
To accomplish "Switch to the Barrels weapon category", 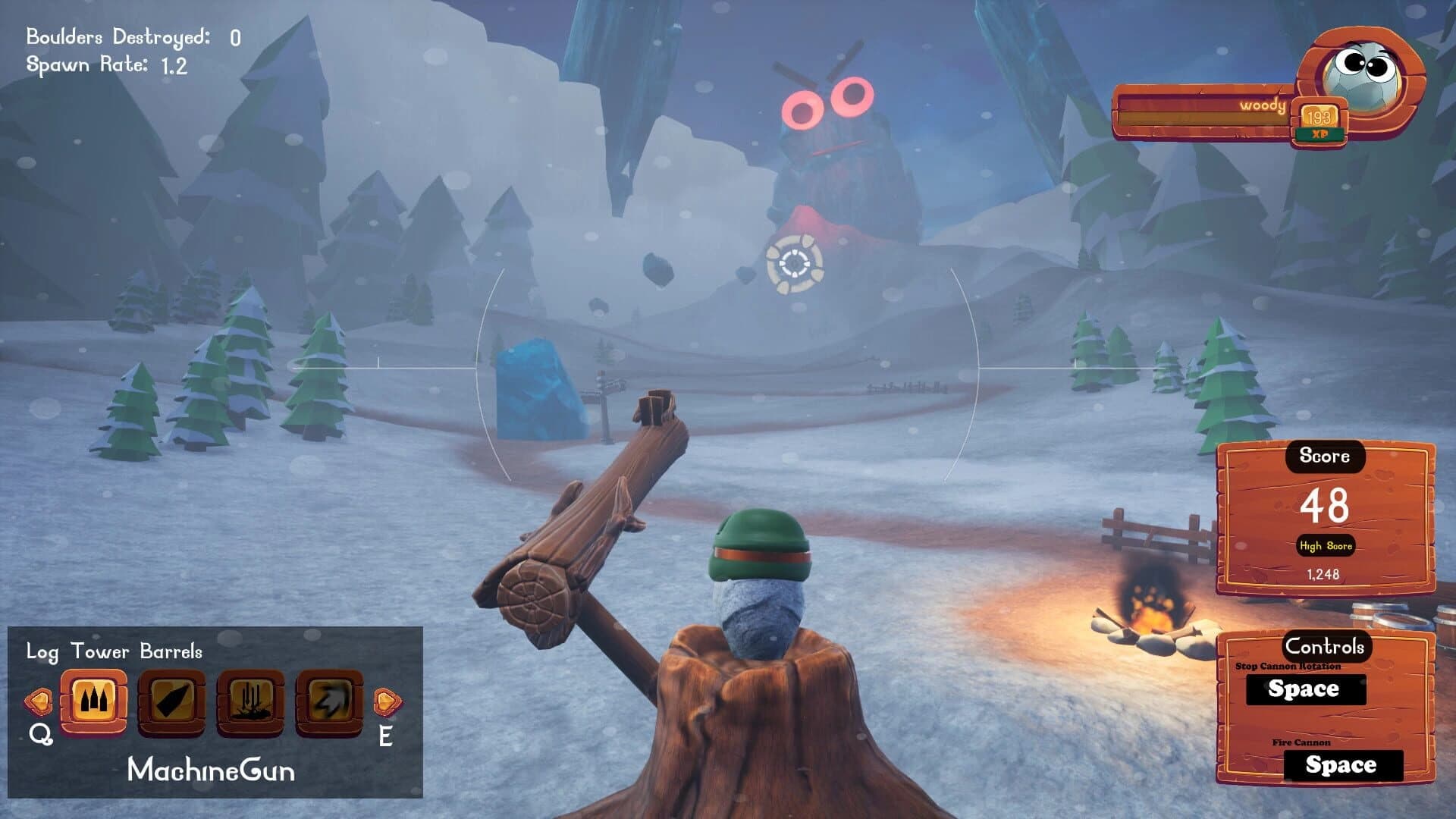I will pyautogui.click(x=171, y=650).
